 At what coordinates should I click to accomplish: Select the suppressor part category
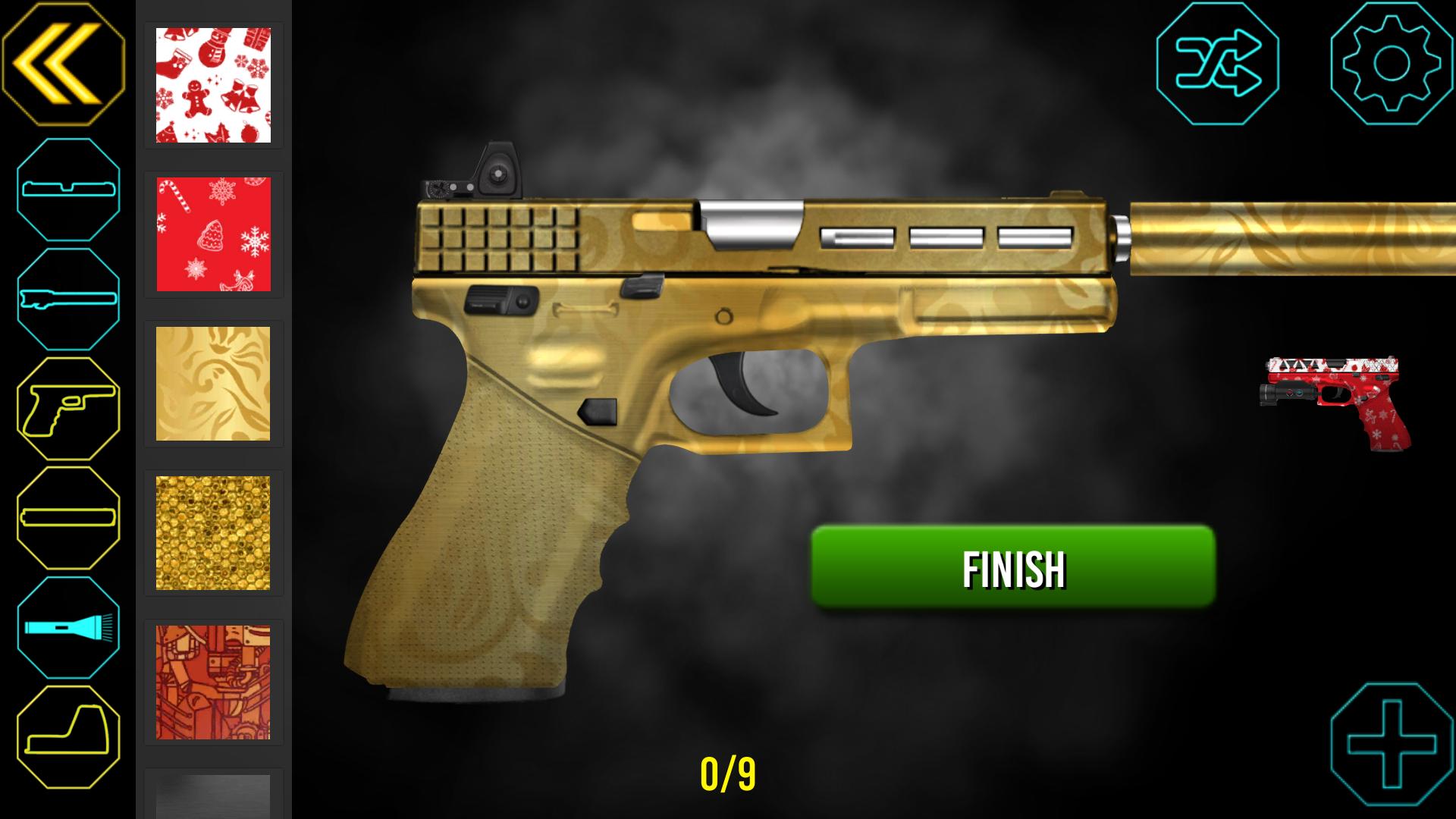coord(68,518)
